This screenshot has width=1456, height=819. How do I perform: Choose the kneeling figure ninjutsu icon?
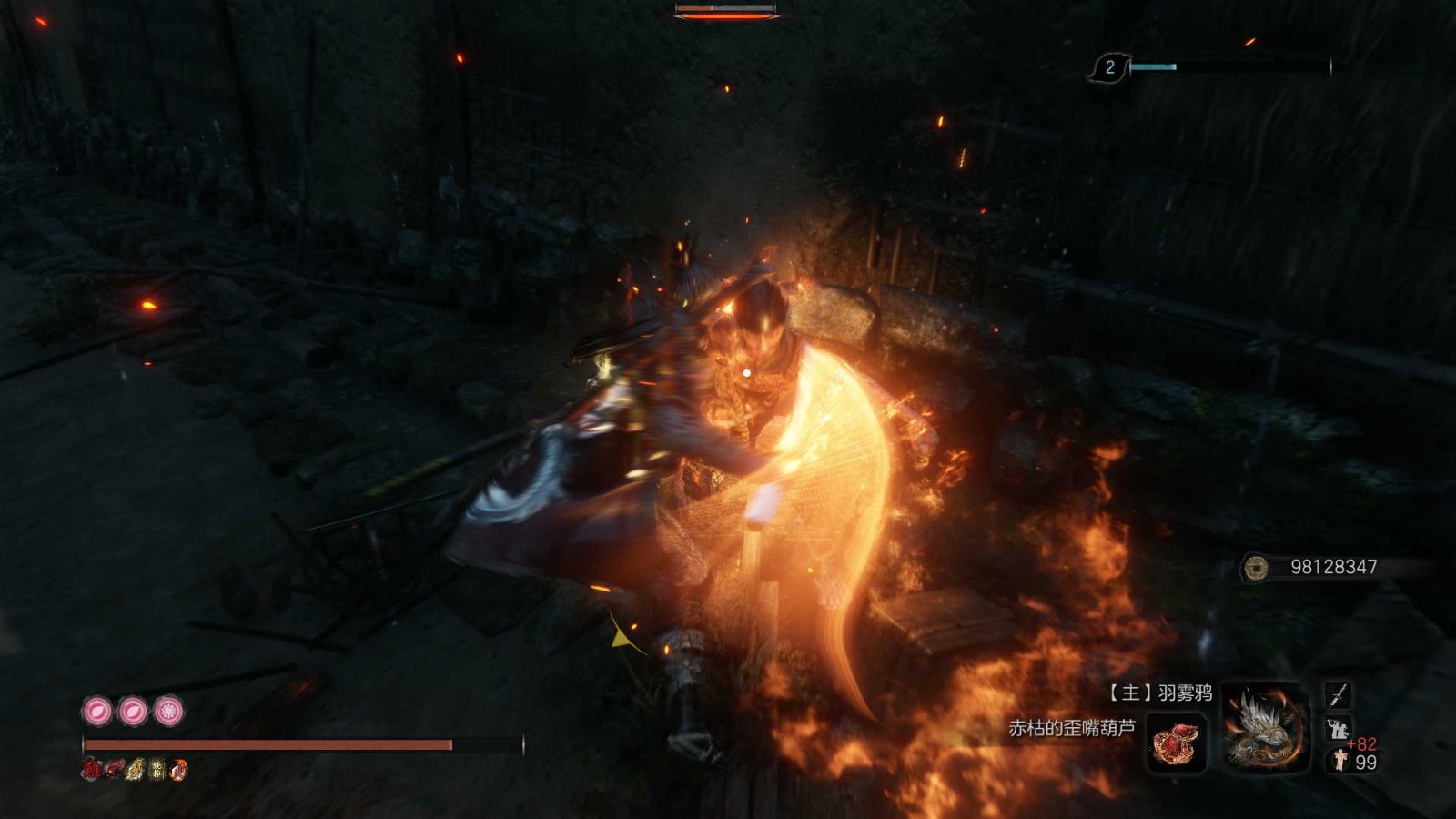(1339, 728)
